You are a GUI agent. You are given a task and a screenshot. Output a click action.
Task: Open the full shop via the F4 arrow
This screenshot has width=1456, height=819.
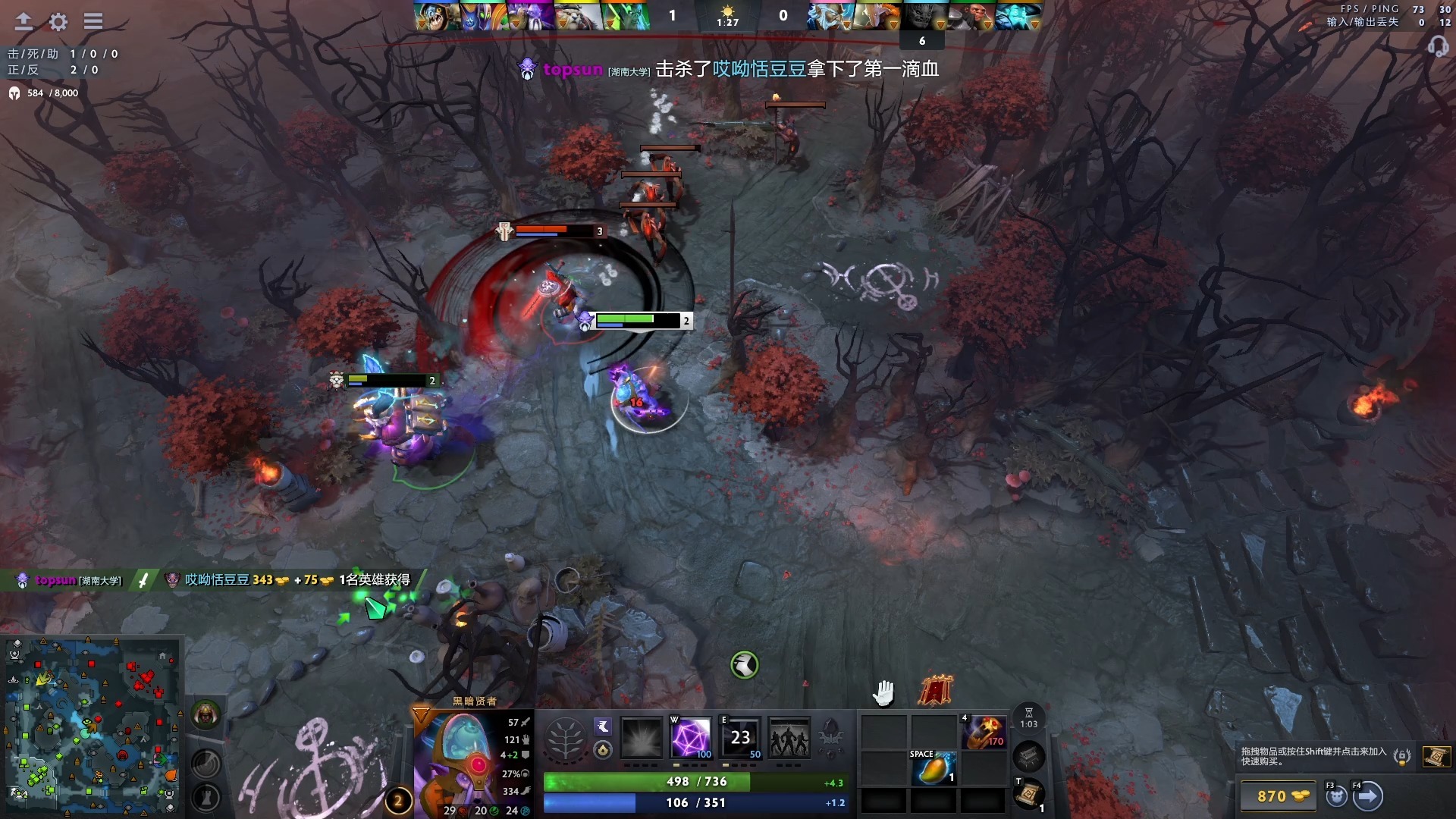(1370, 795)
